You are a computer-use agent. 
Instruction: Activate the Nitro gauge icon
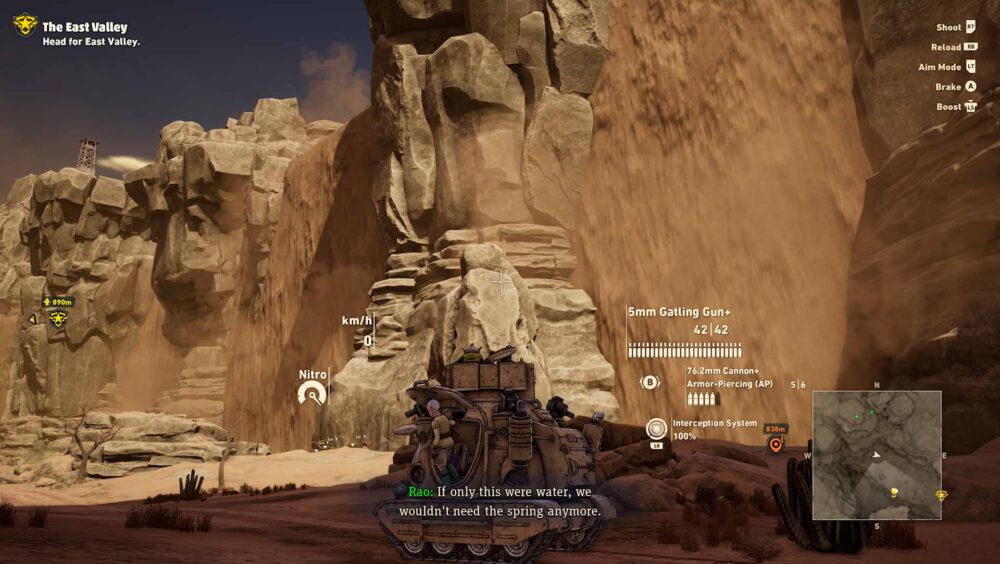click(x=313, y=394)
